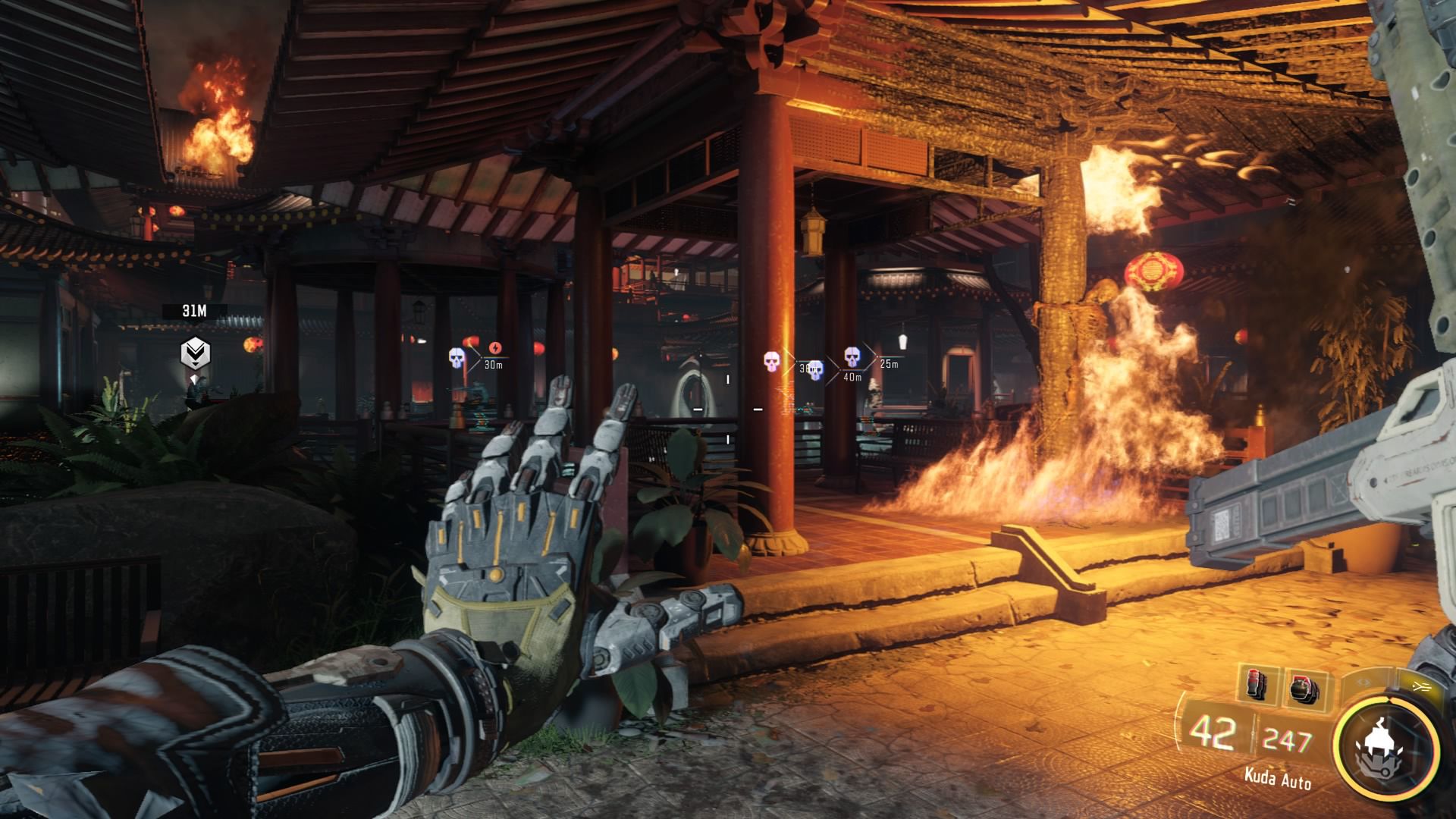Select the lethal grenade icon
Viewport: 1456px width, 819px height.
(1257, 686)
